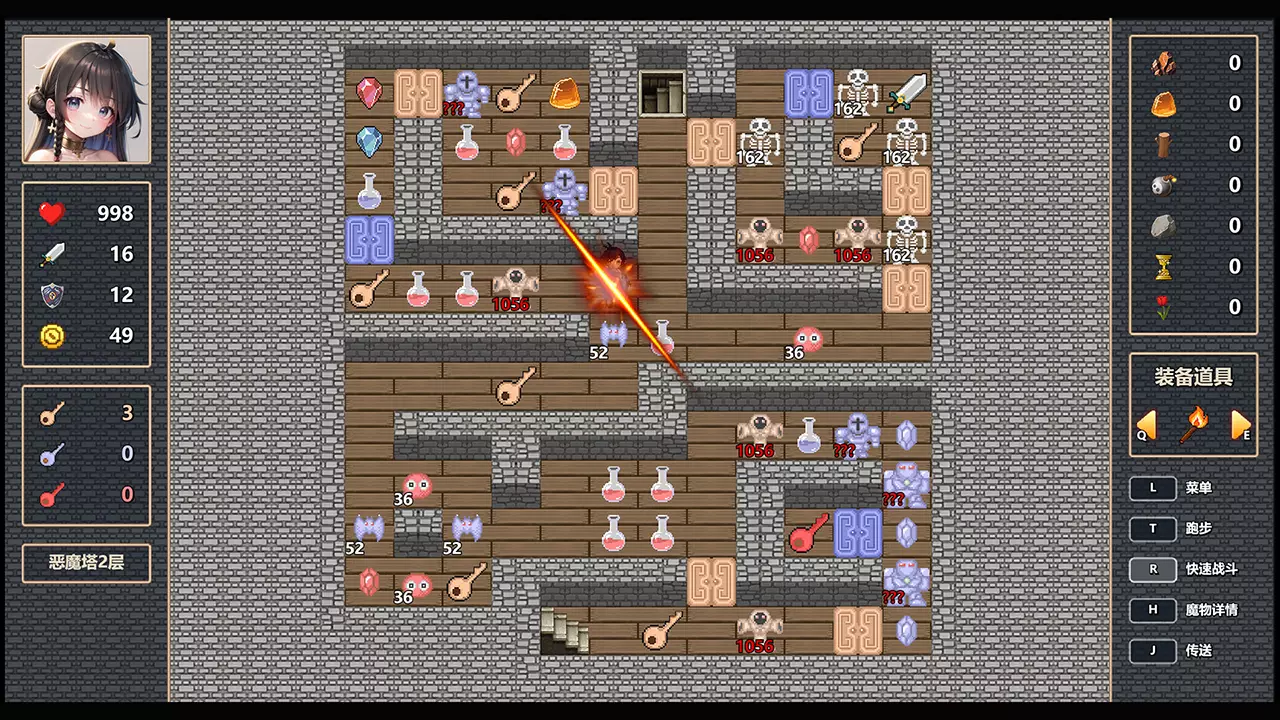Enable run mode via the T 跑步 button
The image size is (1280, 720).
pyautogui.click(x=1153, y=528)
